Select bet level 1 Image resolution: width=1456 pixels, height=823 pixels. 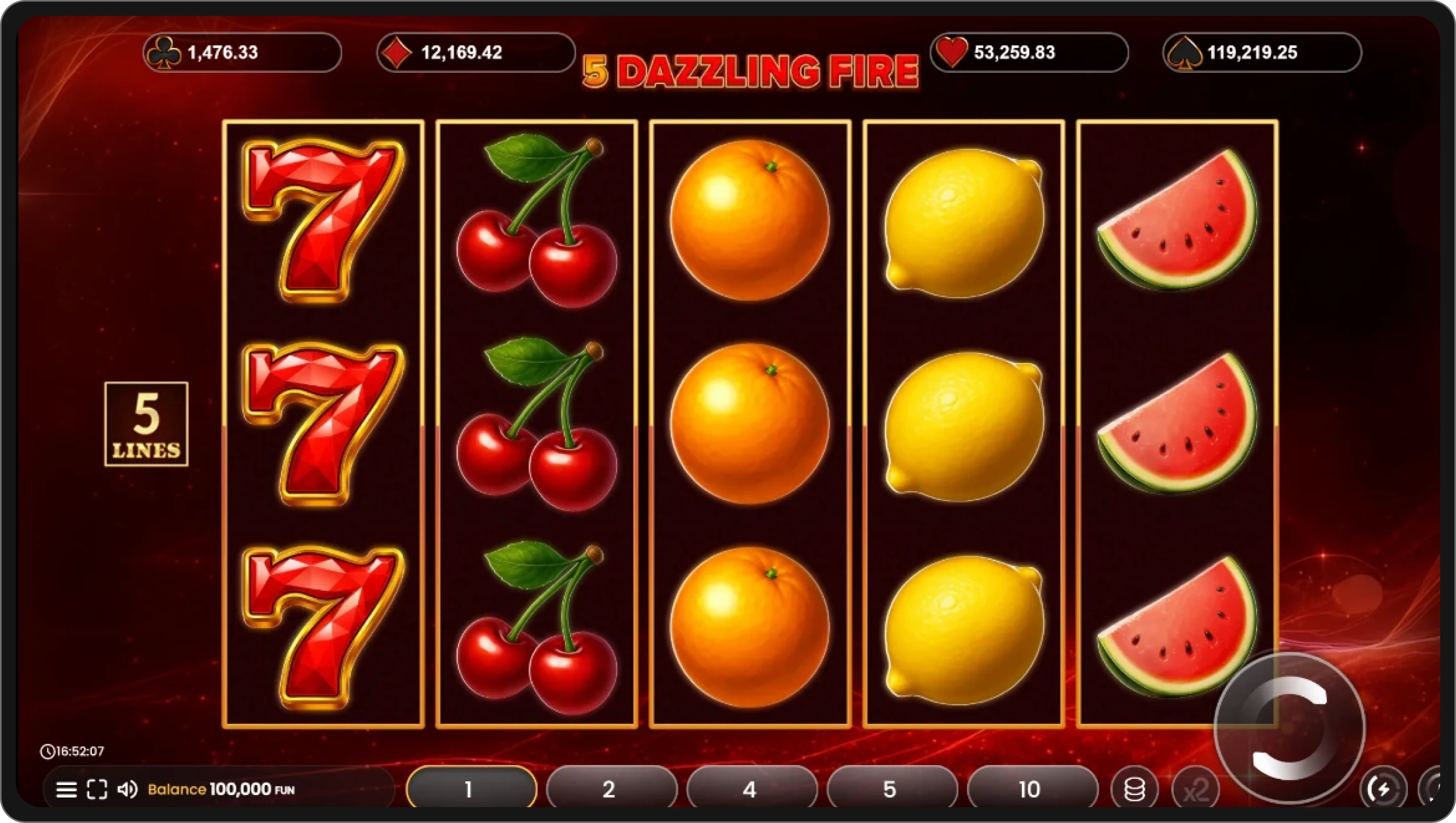click(470, 788)
